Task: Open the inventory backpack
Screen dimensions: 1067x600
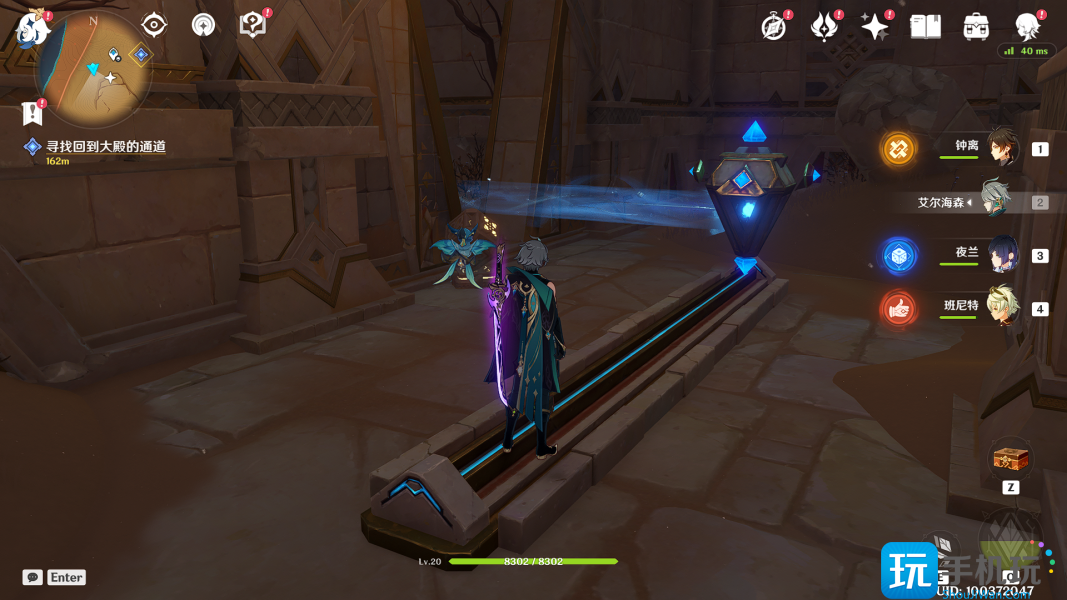Action: (x=976, y=27)
